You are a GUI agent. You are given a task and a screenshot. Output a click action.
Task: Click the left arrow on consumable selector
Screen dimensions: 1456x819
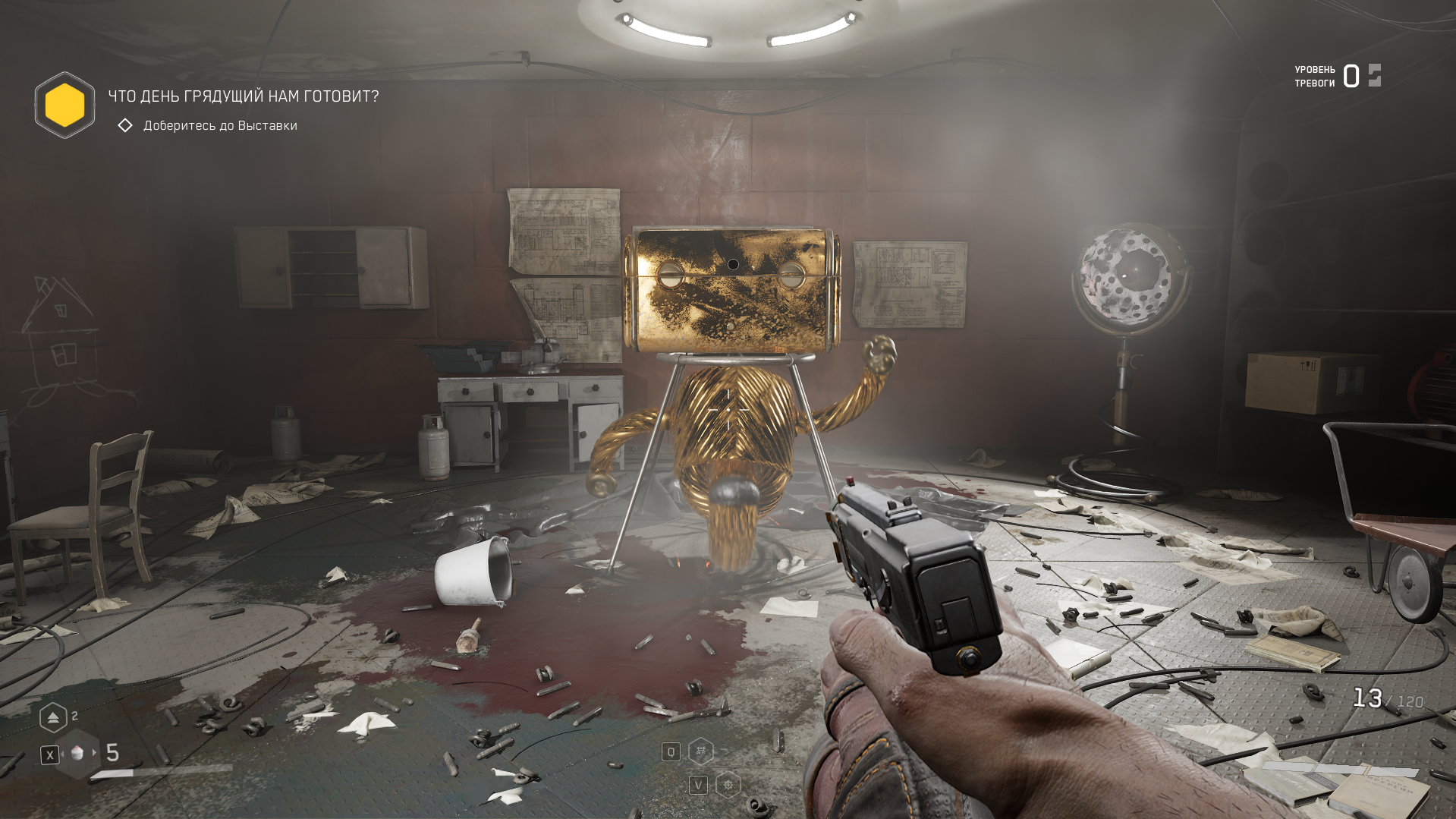(x=62, y=754)
